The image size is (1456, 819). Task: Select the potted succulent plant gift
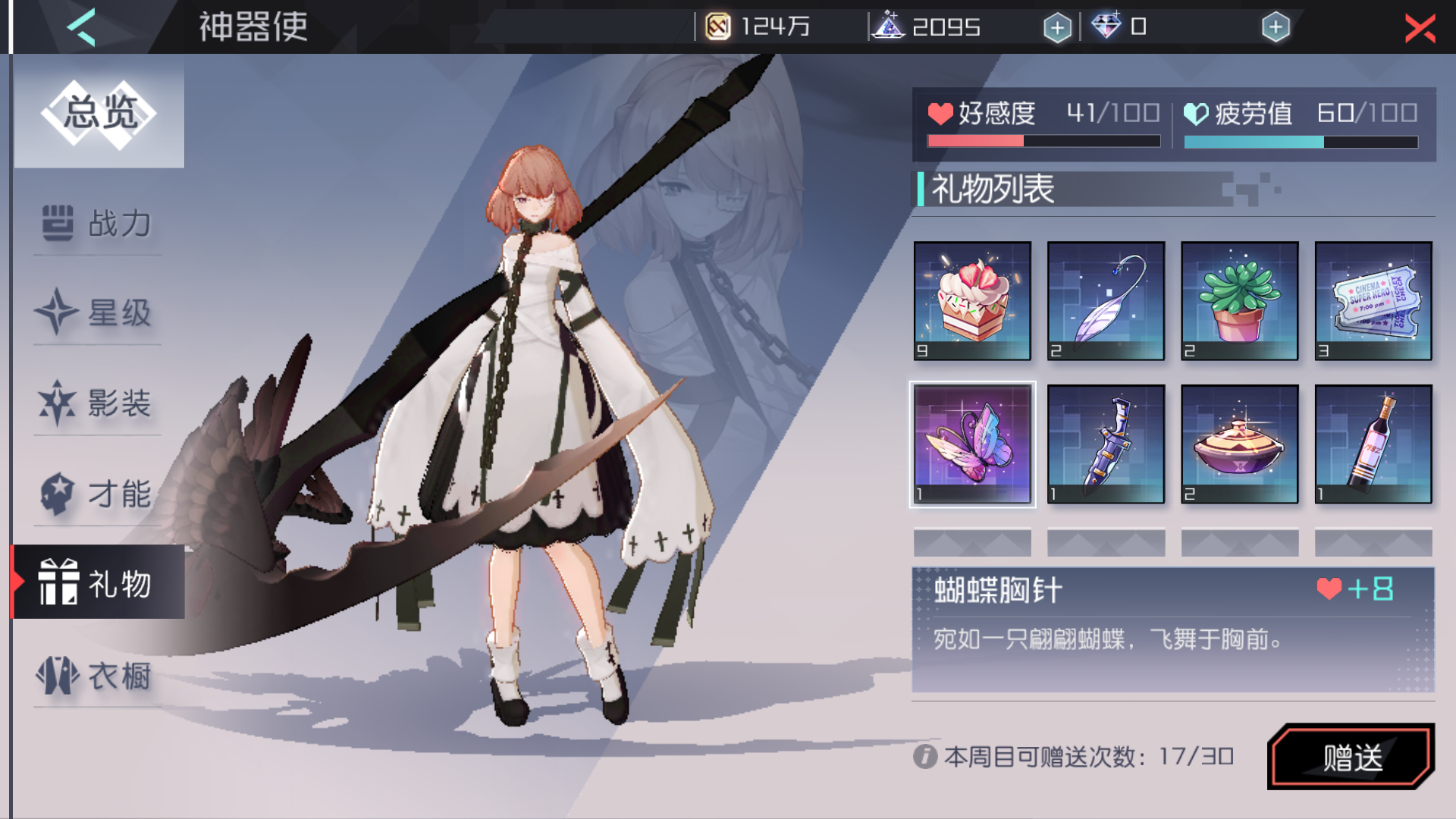[x=1240, y=301]
